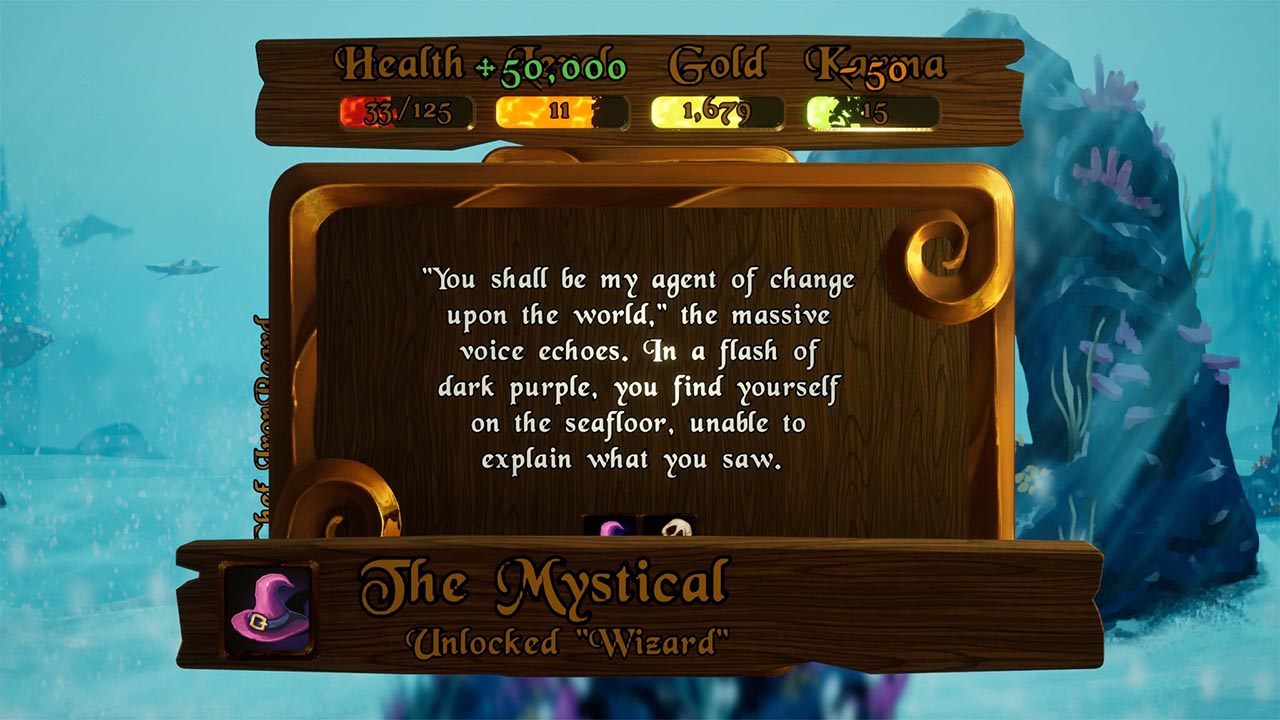This screenshot has height=720, width=1280.
Task: Toggle the Health stat display
Action: tap(399, 64)
